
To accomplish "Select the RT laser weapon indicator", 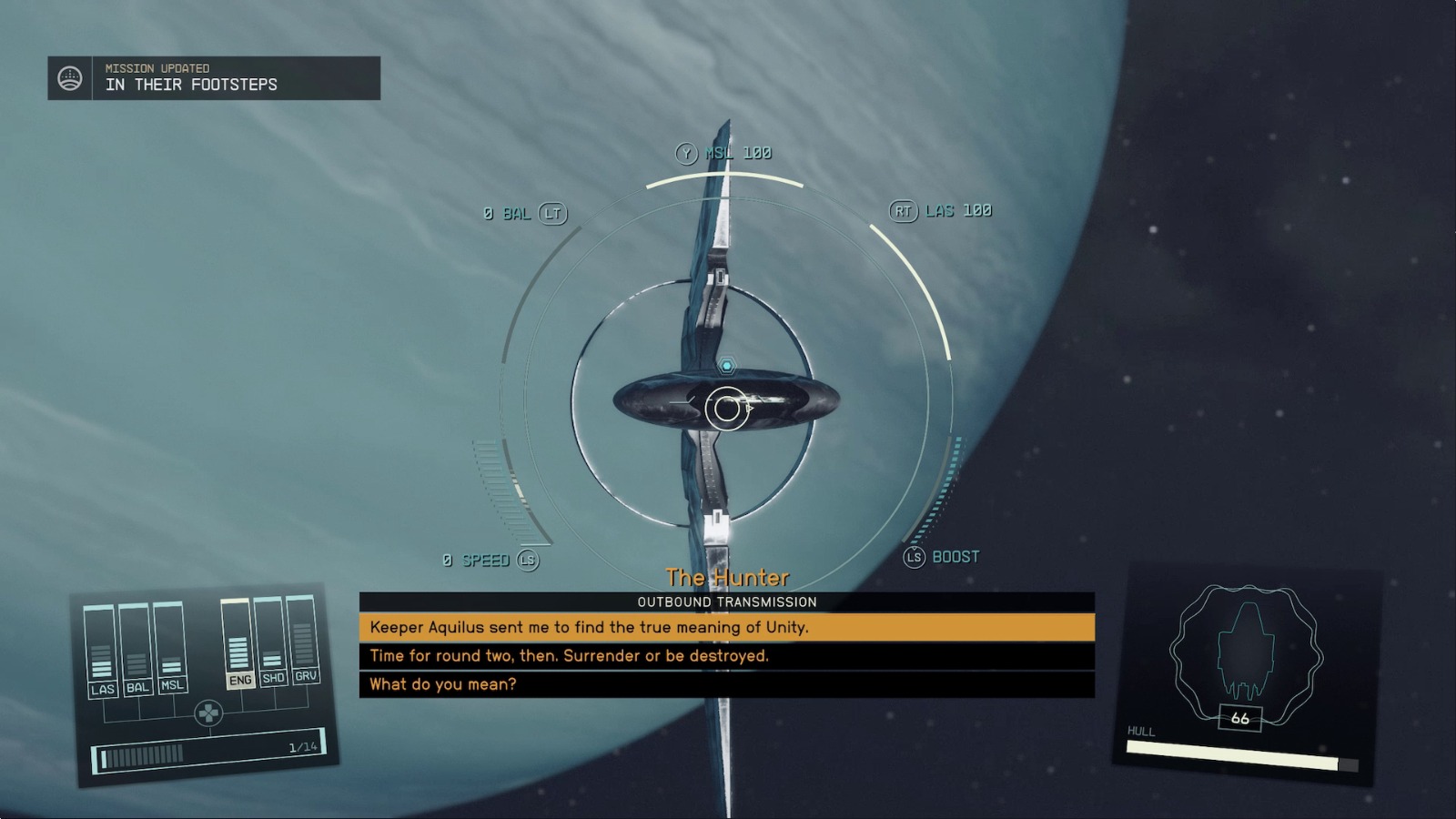I will (x=902, y=209).
